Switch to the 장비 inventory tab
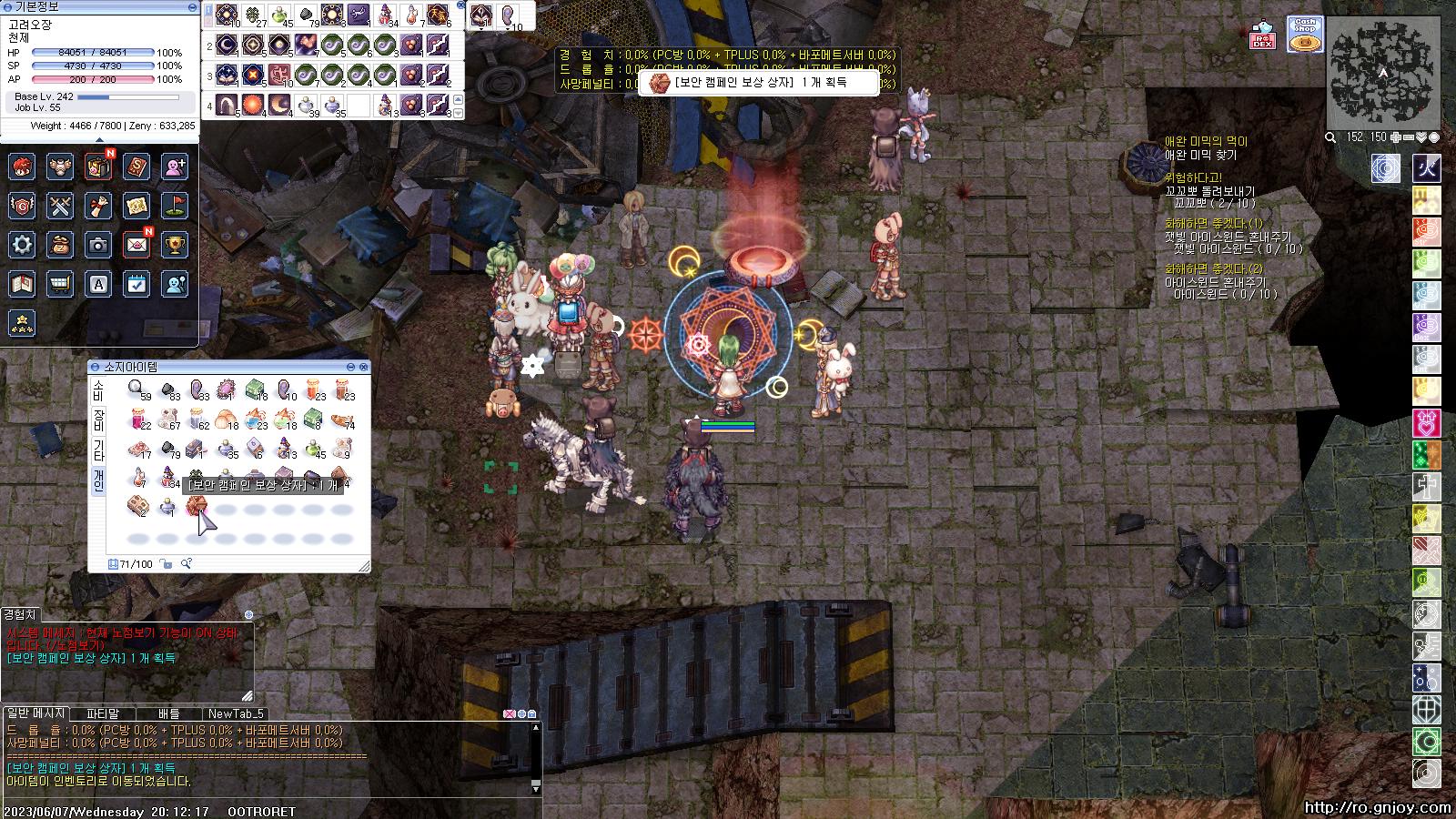Viewport: 1456px width, 819px height. coord(98,420)
